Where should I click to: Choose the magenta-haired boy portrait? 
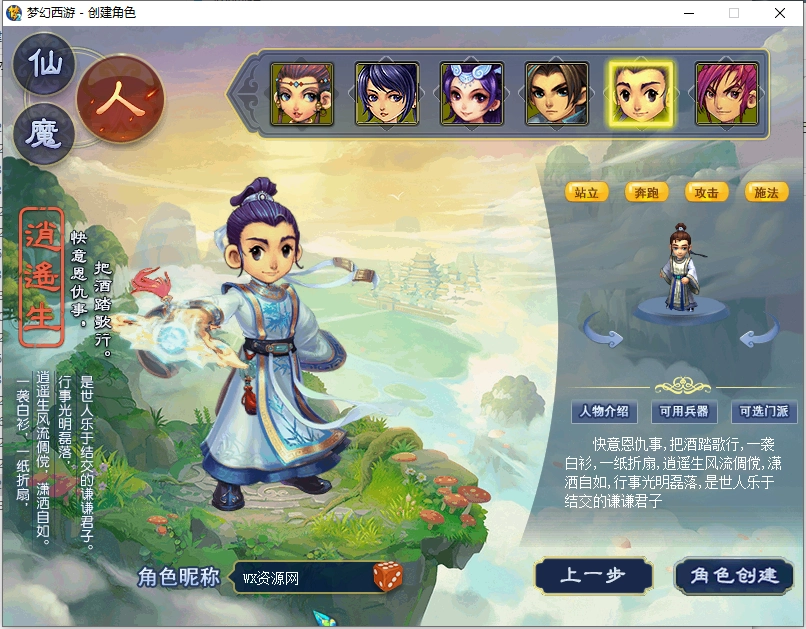(x=727, y=94)
